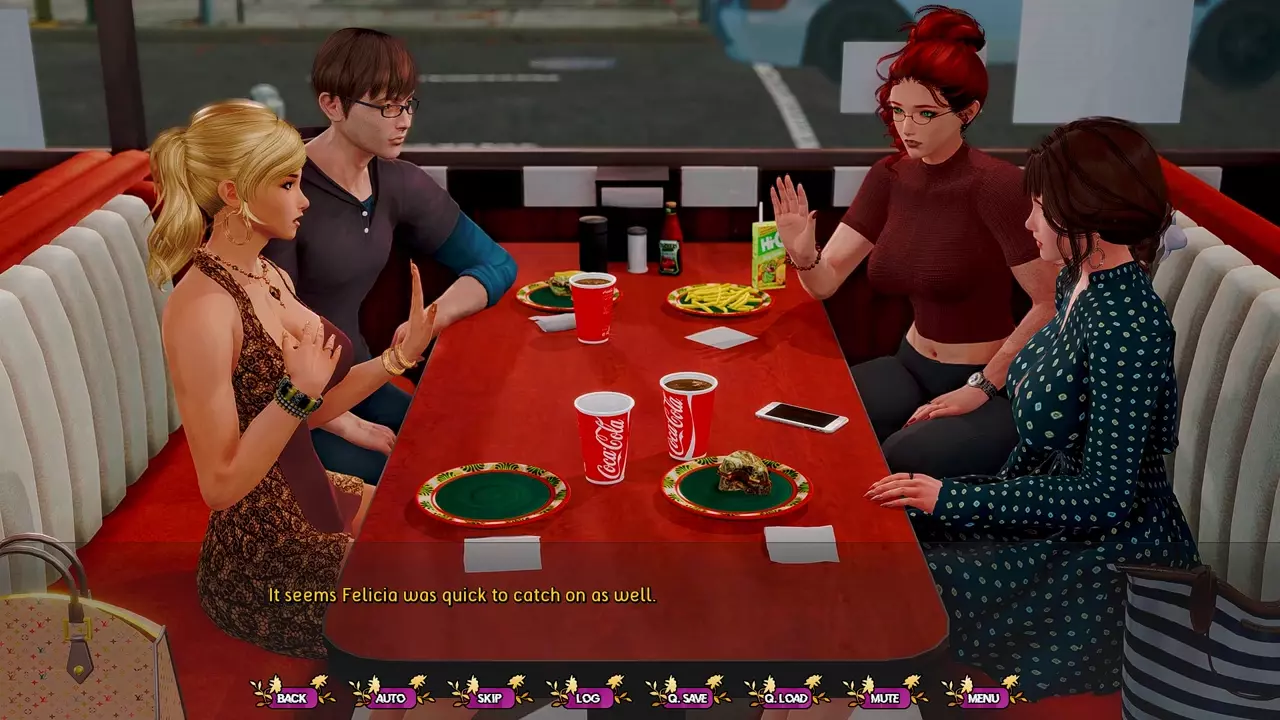Go back with the BACK button
The height and width of the screenshot is (720, 1280).
click(x=292, y=698)
